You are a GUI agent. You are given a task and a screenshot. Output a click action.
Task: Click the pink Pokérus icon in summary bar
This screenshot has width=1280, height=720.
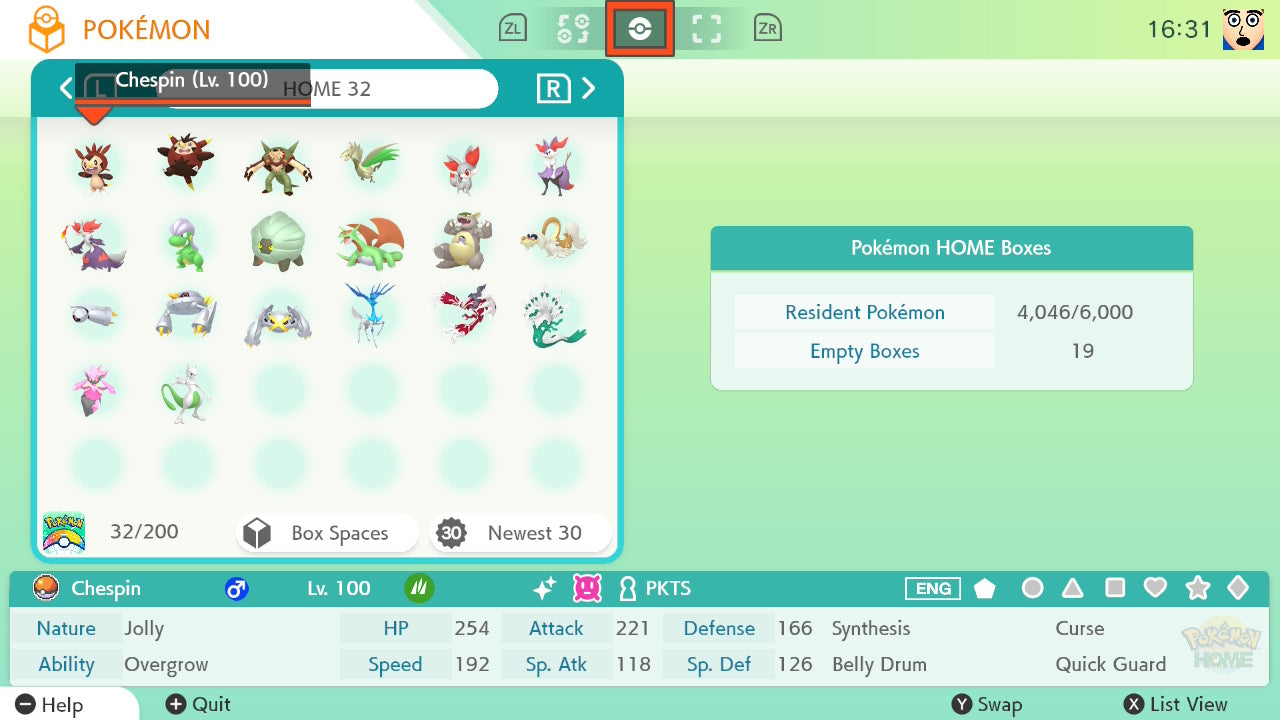click(x=588, y=589)
